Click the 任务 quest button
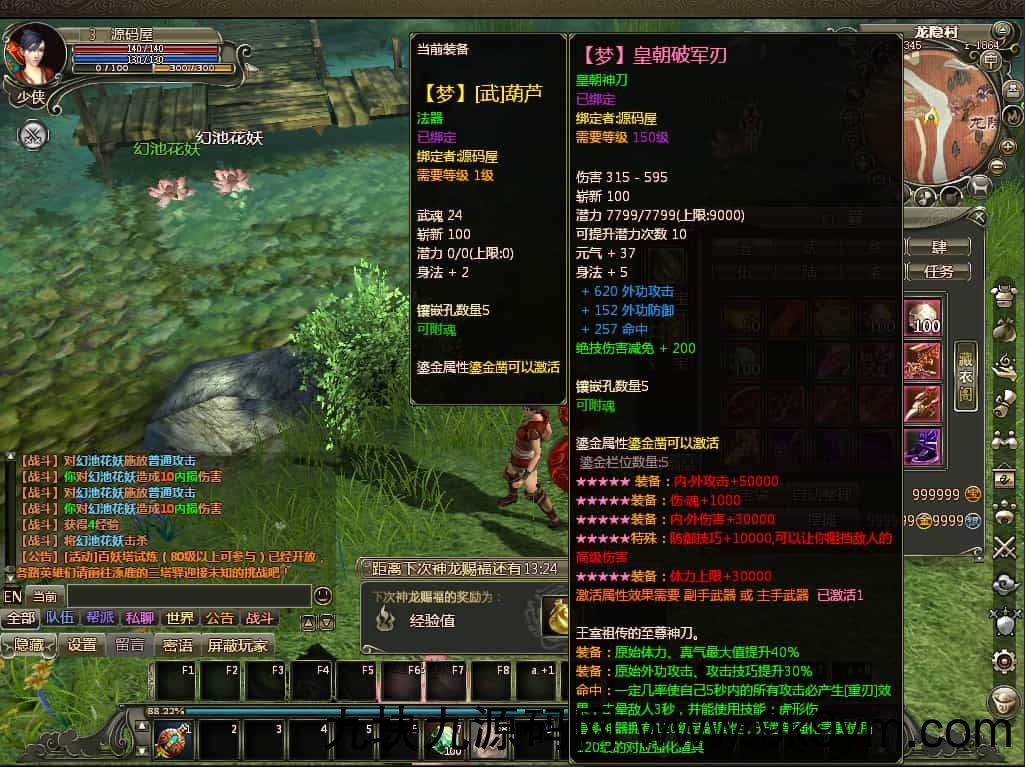 pos(939,270)
